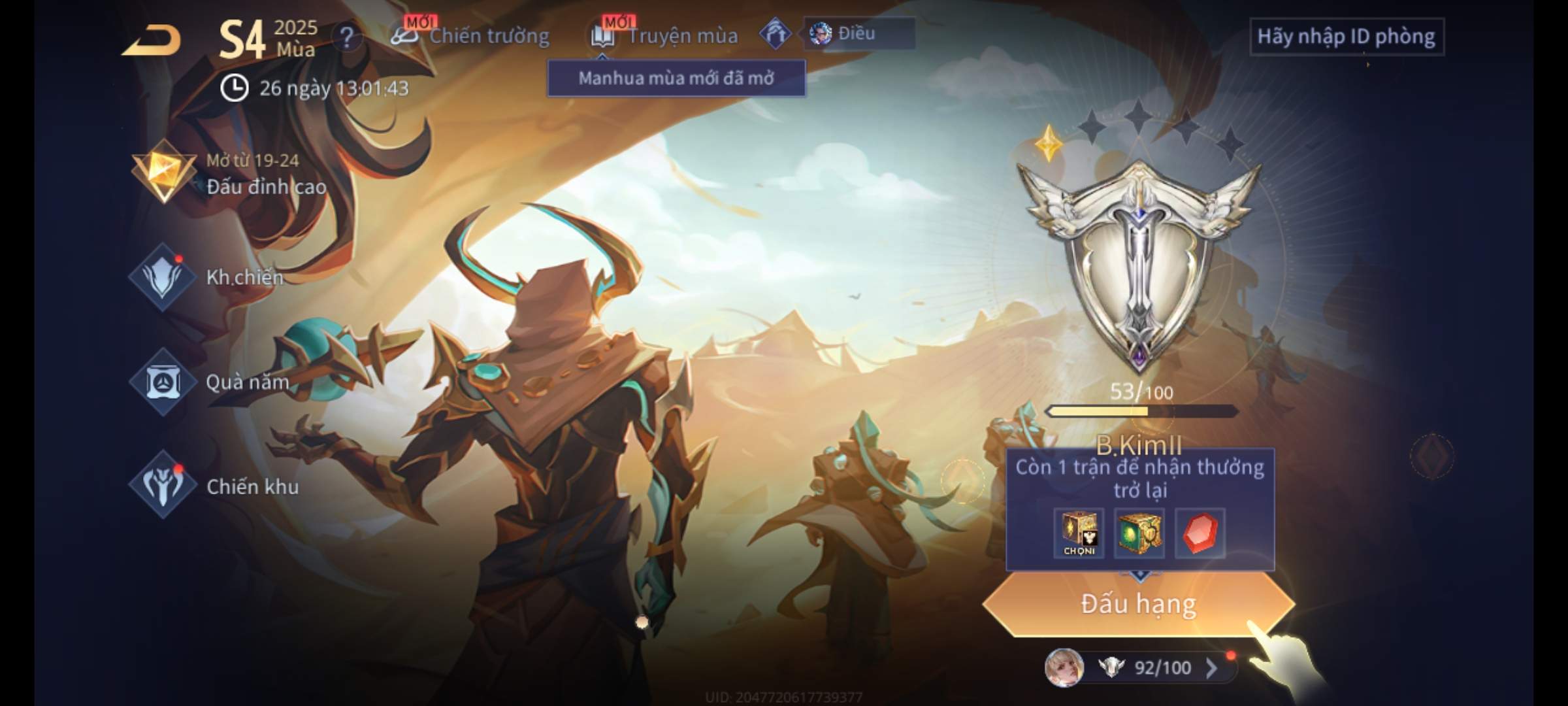Open Quà năm rewards

click(210, 382)
